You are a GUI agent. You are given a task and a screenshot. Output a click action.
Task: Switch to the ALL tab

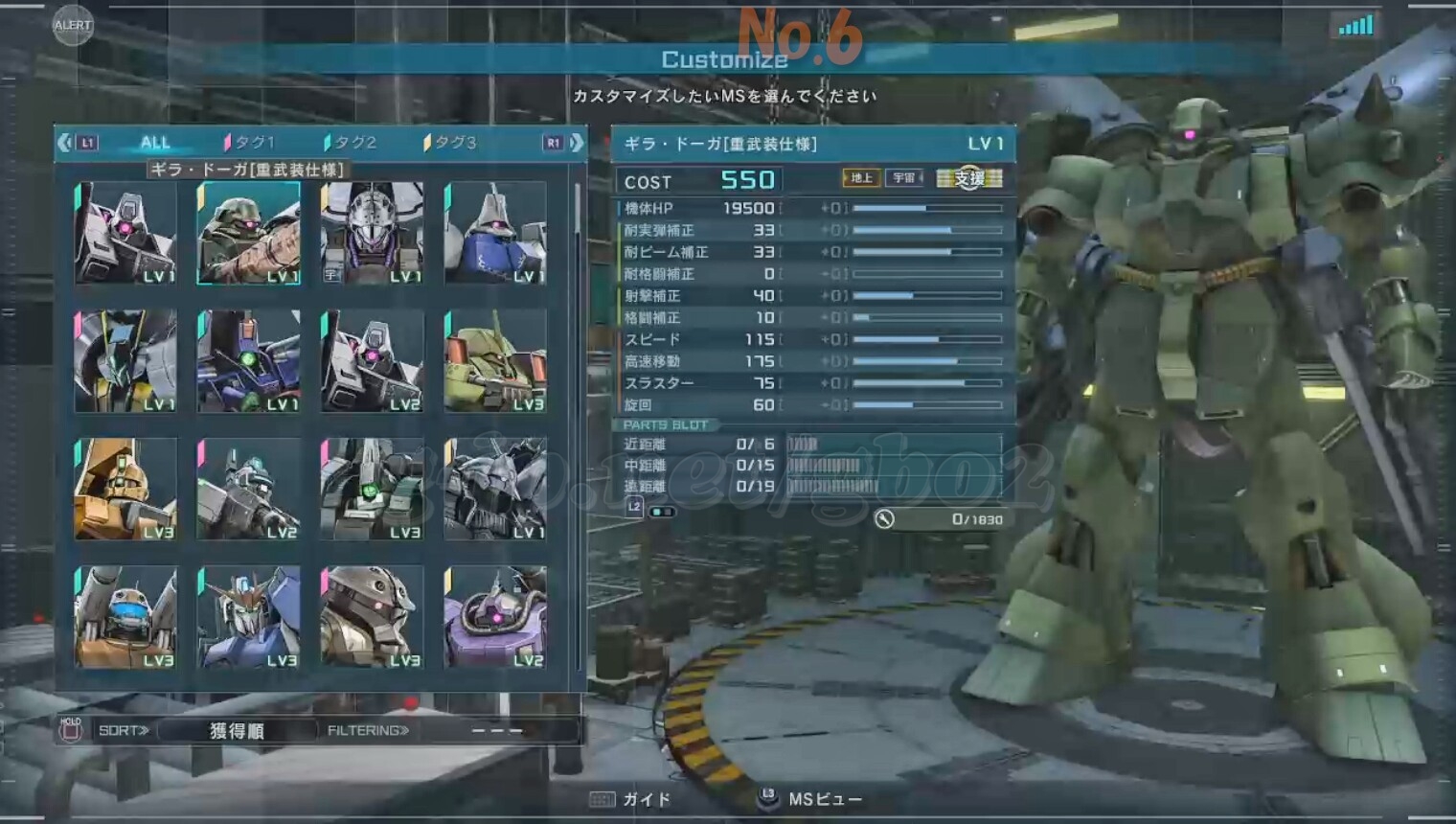155,143
